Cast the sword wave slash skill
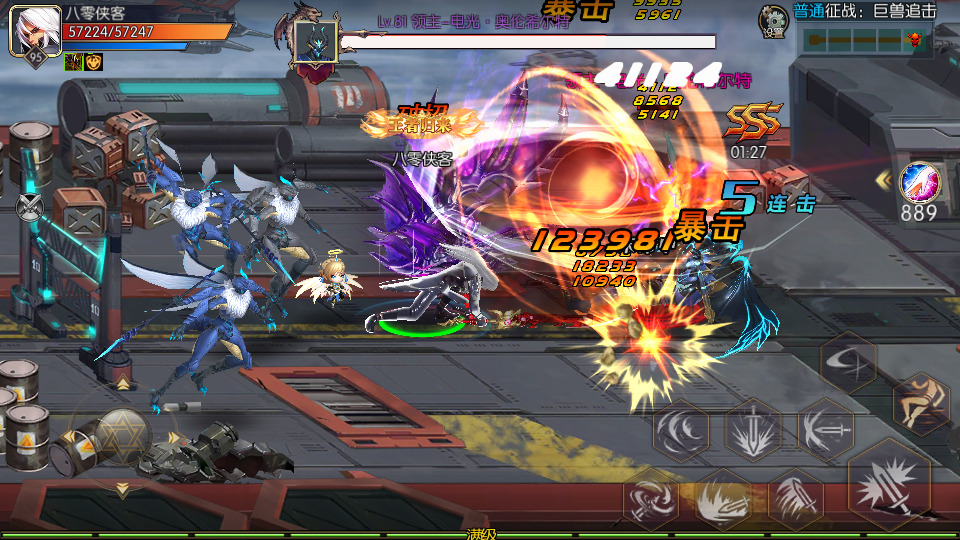The image size is (960, 540). coord(795,497)
